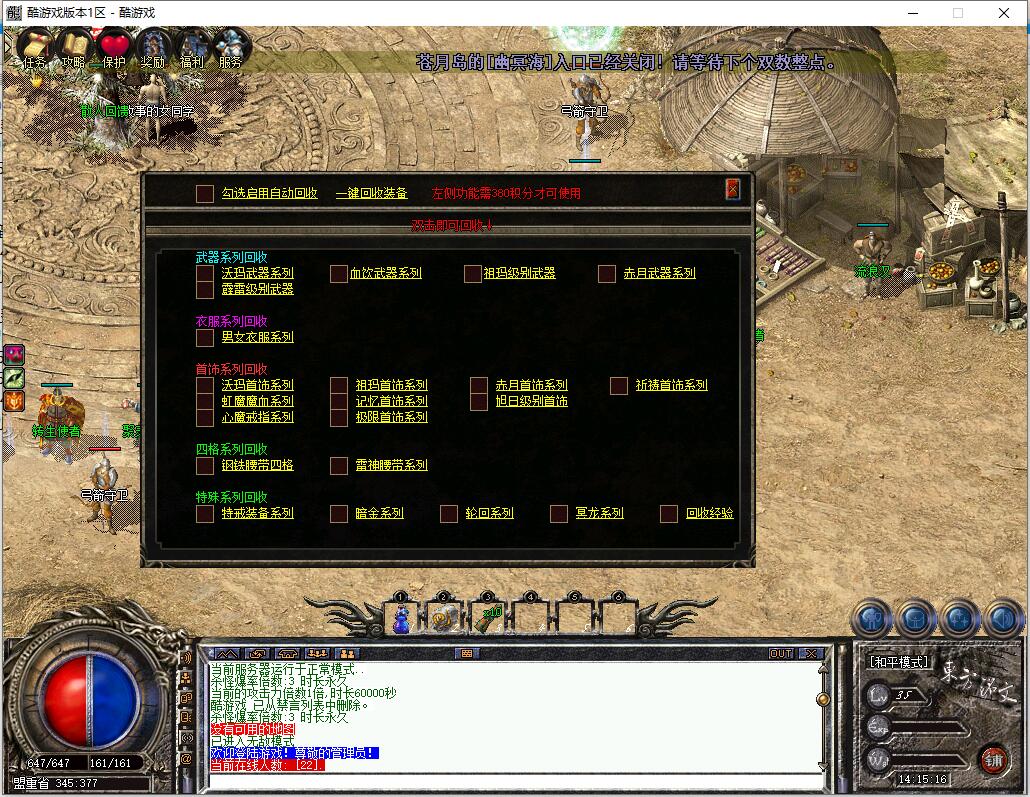Open the 任务 quest scroll icon
Image resolution: width=1030 pixels, height=797 pixels.
click(x=36, y=46)
